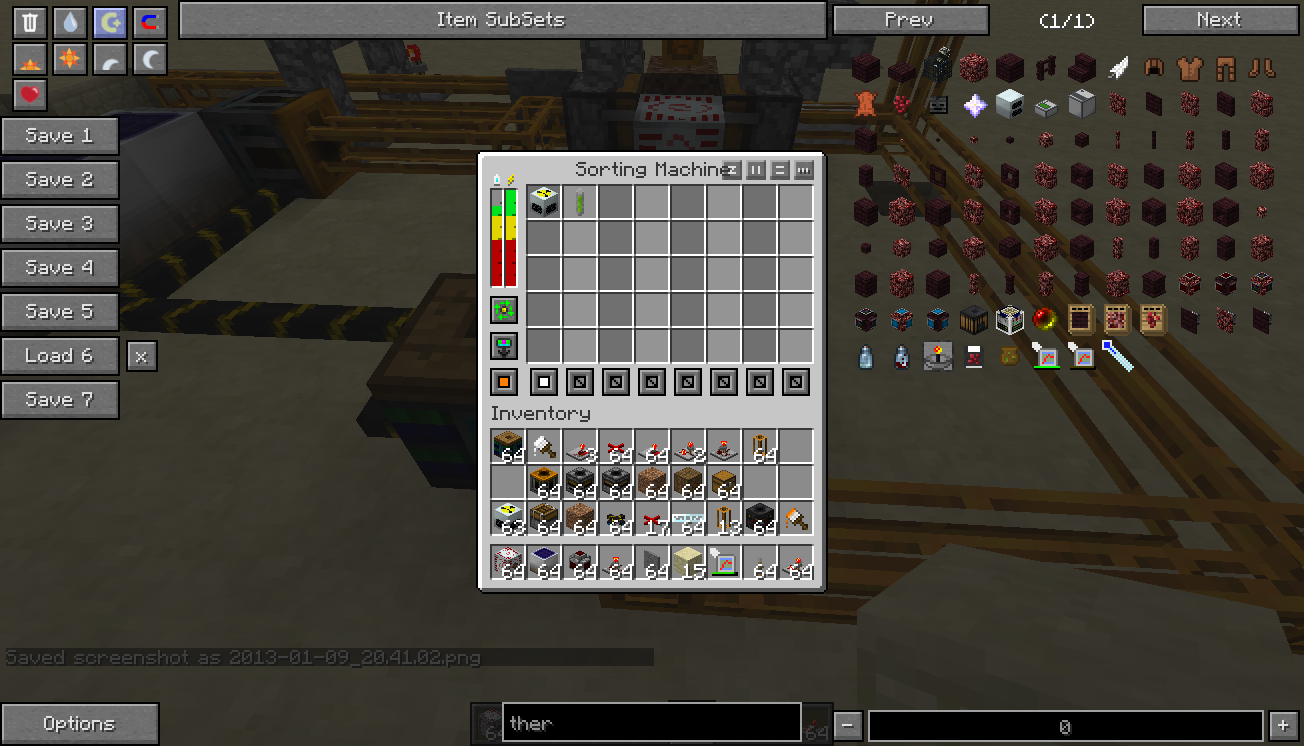Load saved inventory state 6
Viewport: 1304px width, 746px height.
pos(59,356)
